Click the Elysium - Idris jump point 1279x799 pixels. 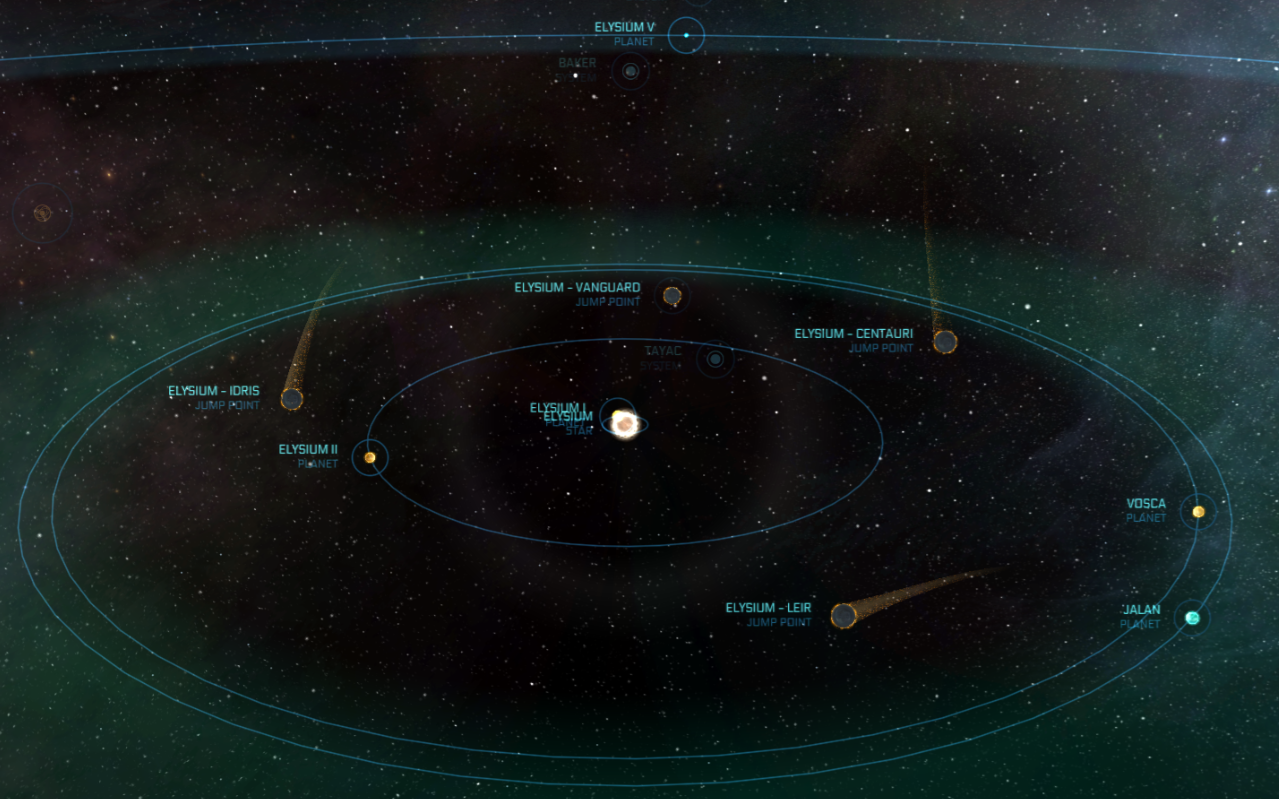click(292, 400)
